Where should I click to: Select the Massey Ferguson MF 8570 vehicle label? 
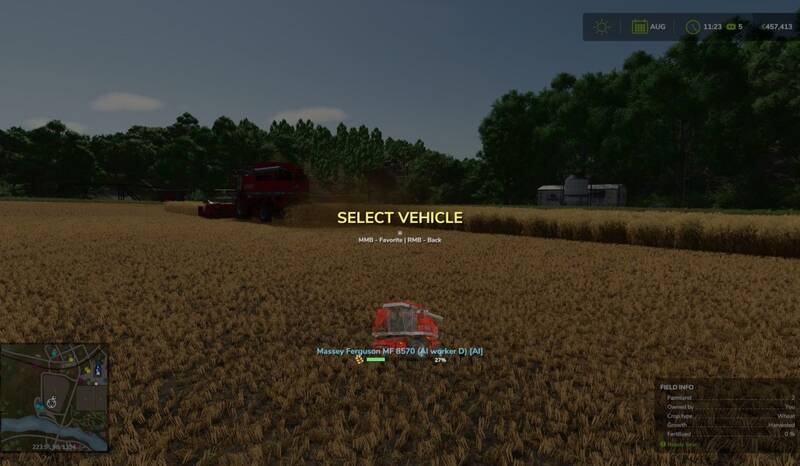(399, 351)
